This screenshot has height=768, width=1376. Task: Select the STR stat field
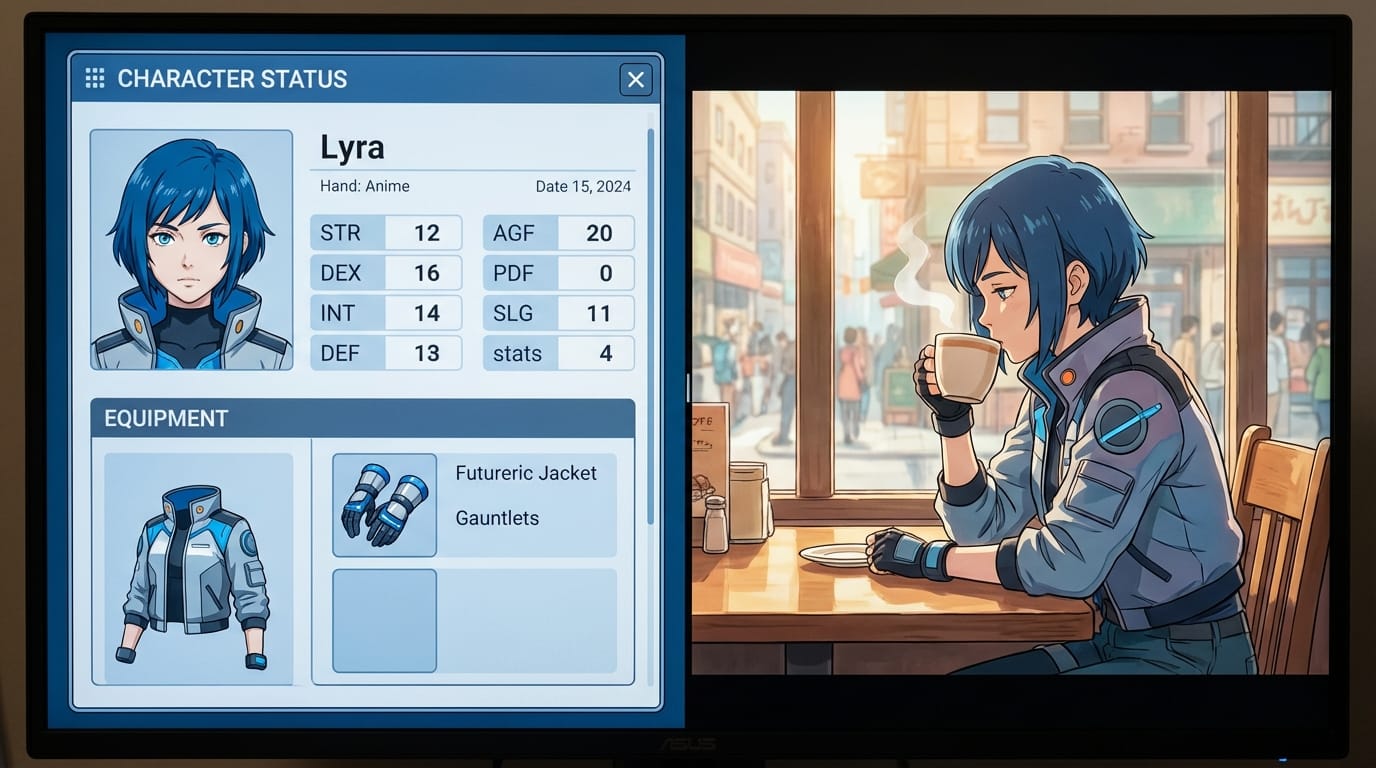[x=385, y=233]
